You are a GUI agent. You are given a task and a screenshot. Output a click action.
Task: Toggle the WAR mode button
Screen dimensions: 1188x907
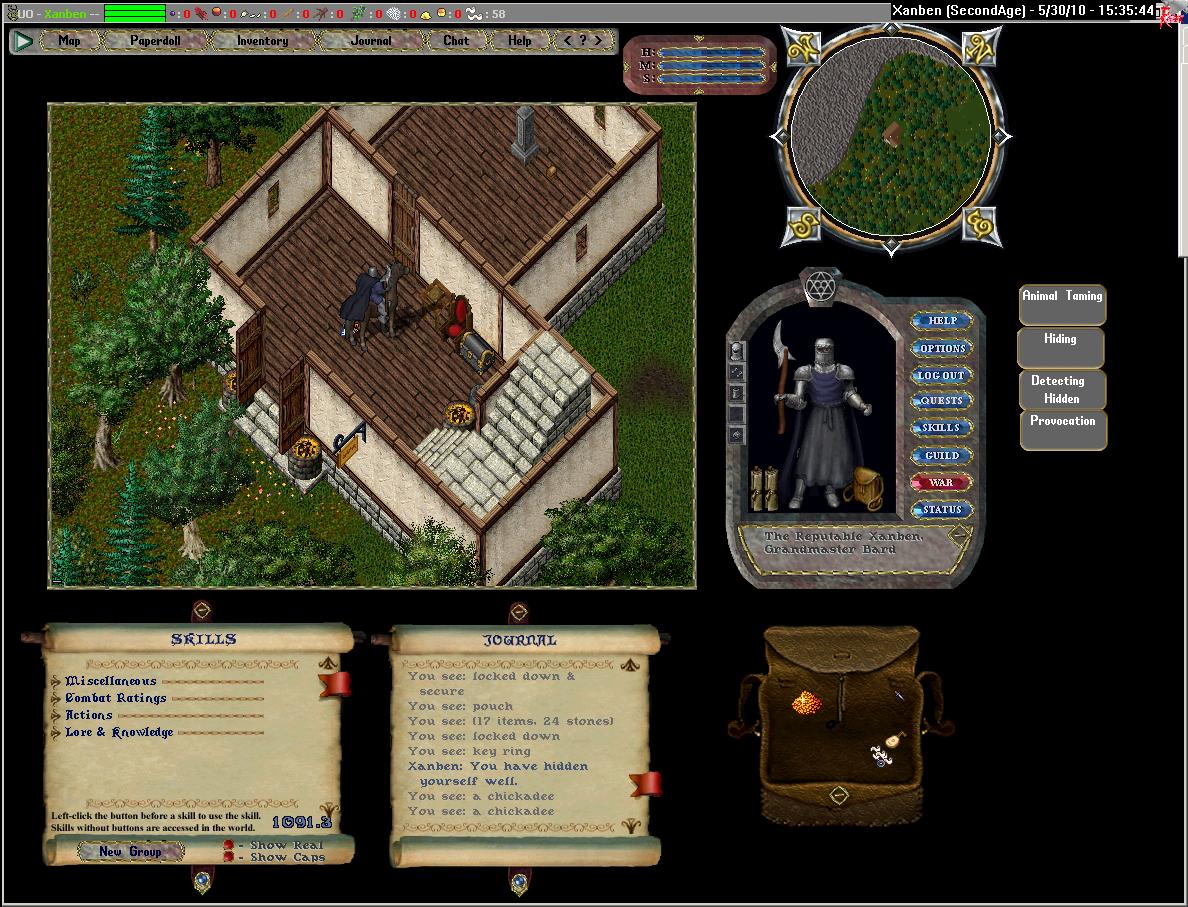(942, 482)
